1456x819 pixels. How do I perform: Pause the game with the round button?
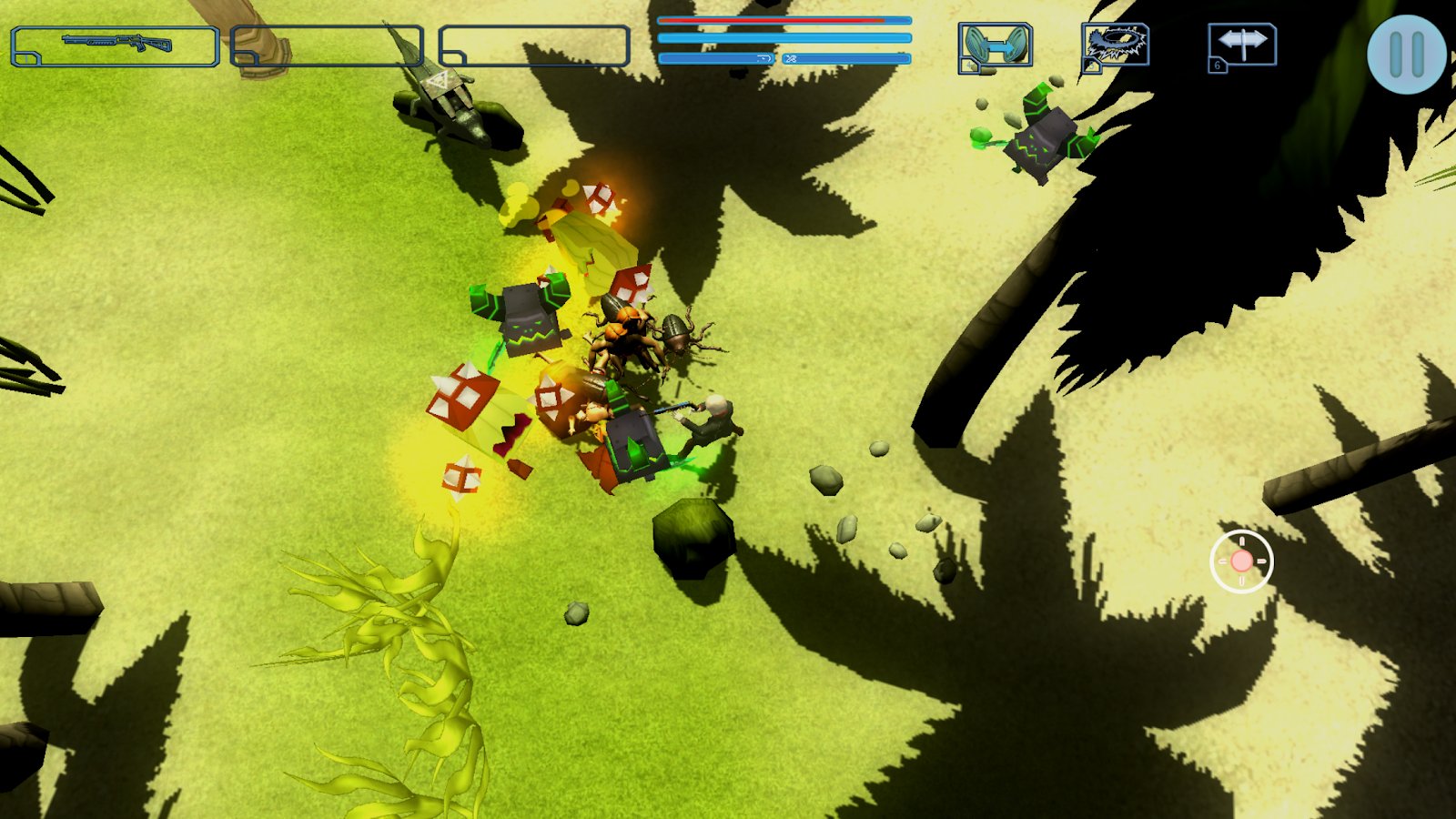(x=1406, y=55)
